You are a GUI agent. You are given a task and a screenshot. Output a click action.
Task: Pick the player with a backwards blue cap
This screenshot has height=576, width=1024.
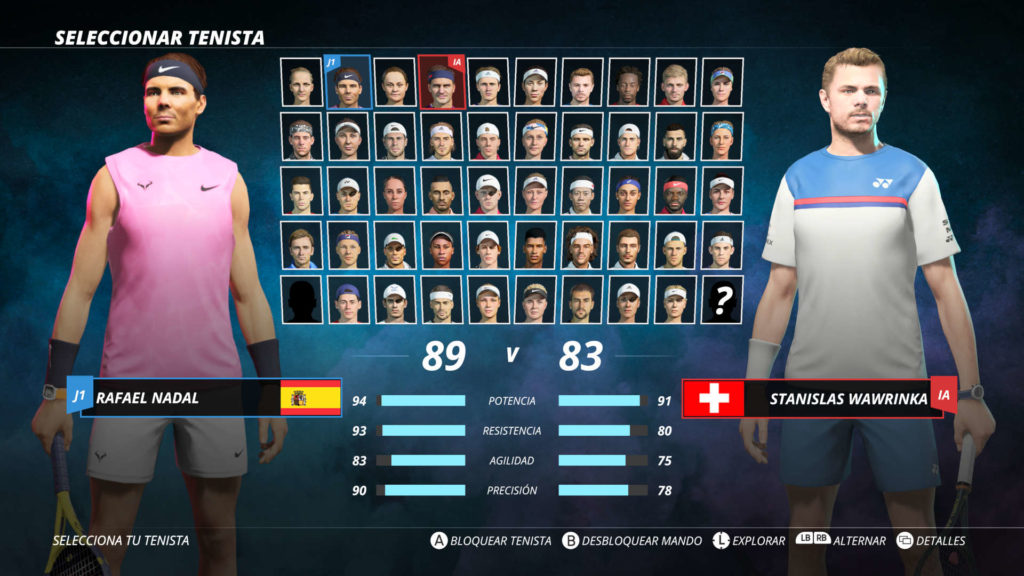tap(348, 298)
